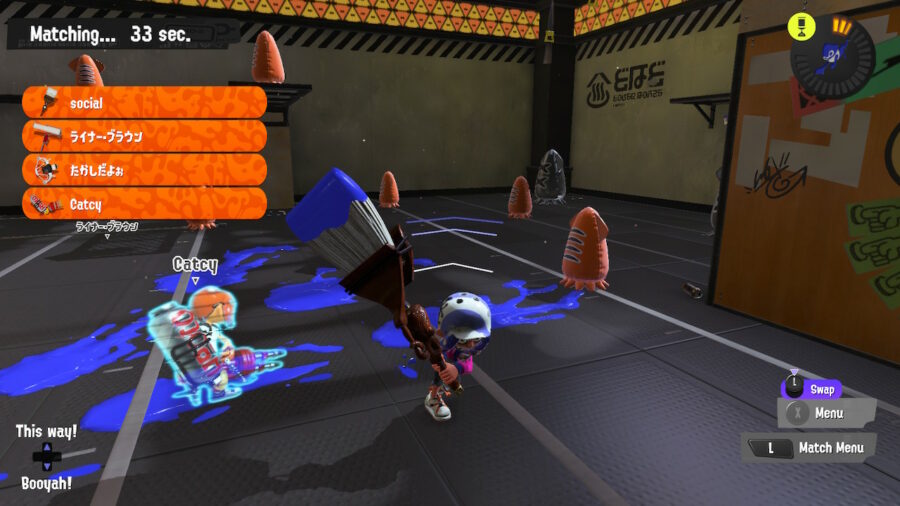Image resolution: width=900 pixels, height=506 pixels.
Task: Open the Match Menu
Action: 809,448
